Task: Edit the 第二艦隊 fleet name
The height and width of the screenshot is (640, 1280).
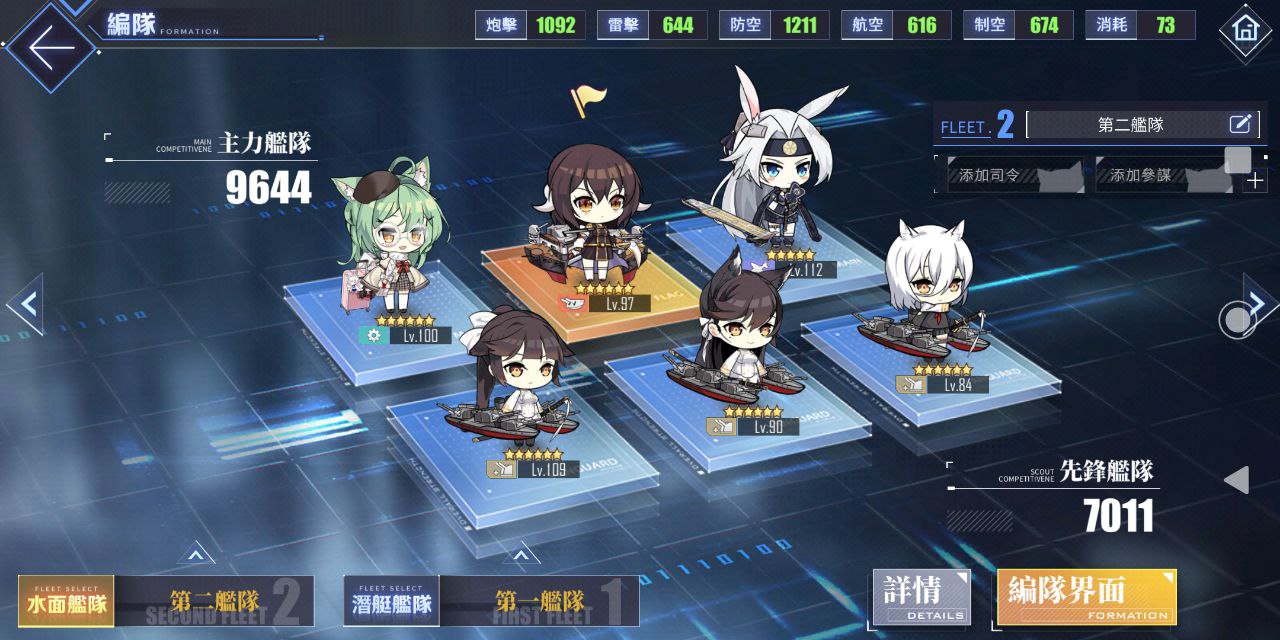Action: [1240, 125]
